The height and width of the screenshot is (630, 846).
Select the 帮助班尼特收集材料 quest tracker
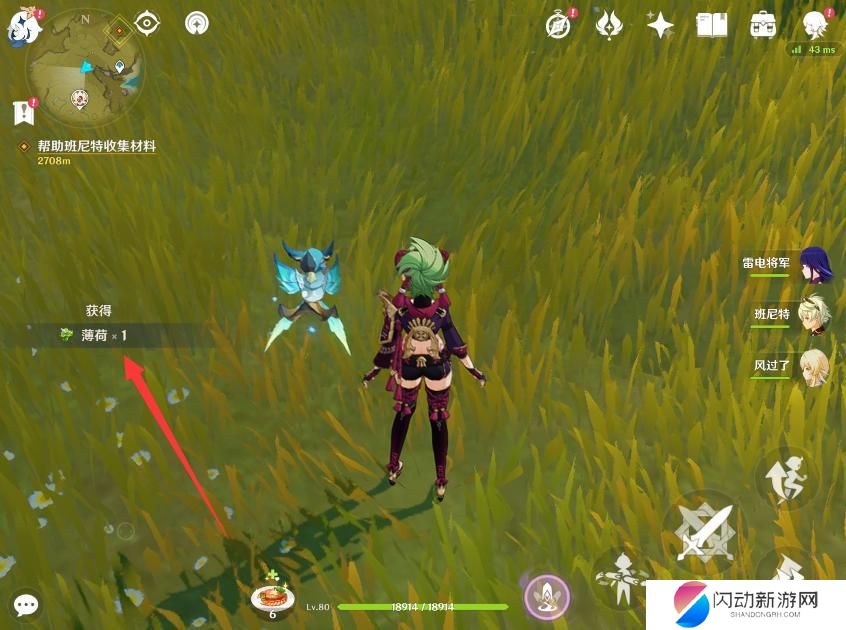[96, 146]
